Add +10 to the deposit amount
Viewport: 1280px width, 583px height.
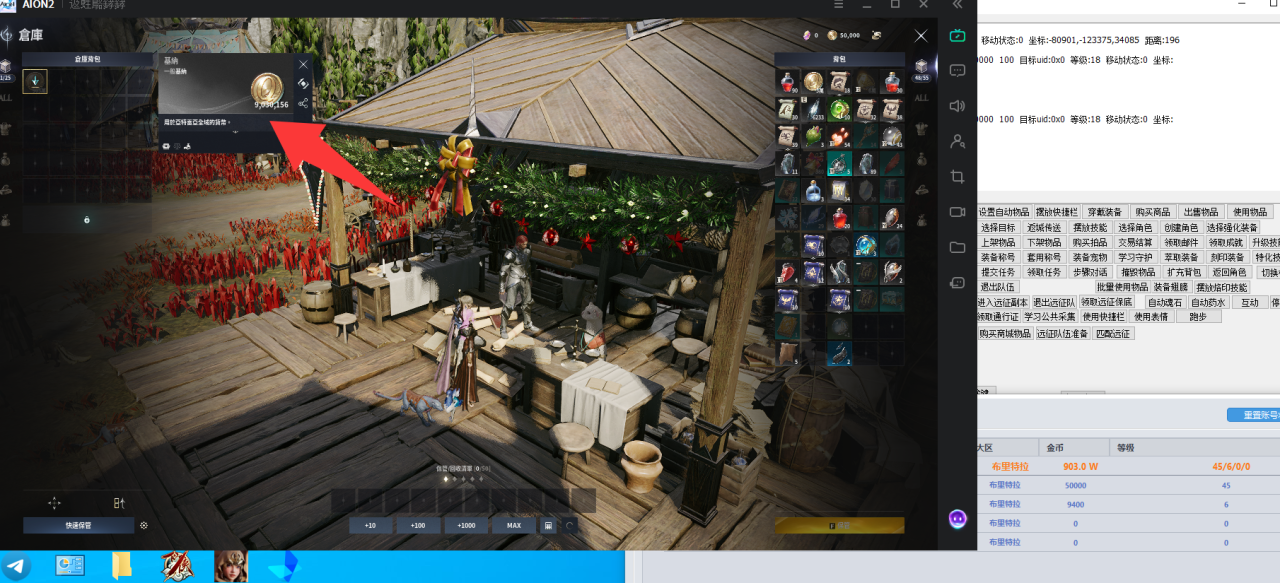tap(370, 525)
